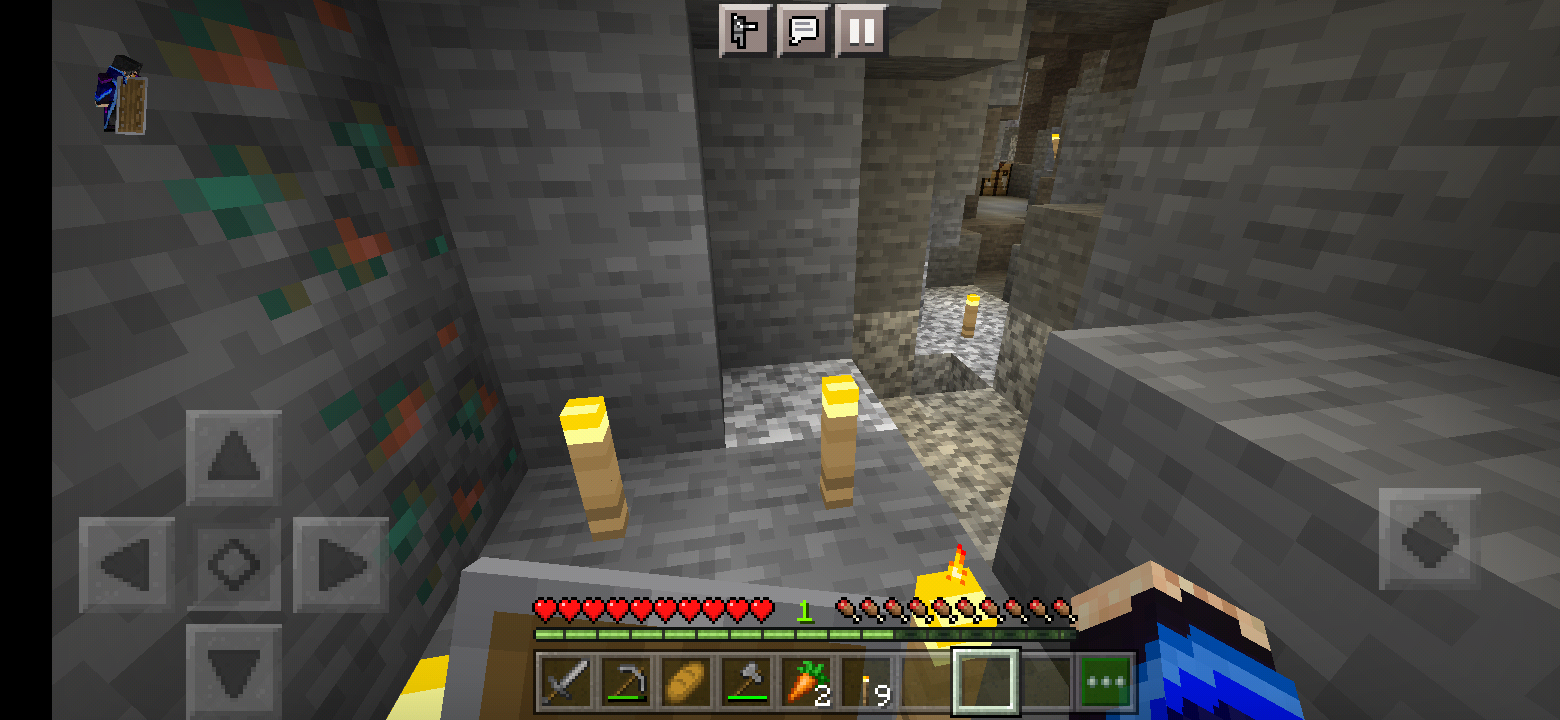Tap the jump button
Image resolution: width=1560 pixels, height=720 pixels.
1429,538
